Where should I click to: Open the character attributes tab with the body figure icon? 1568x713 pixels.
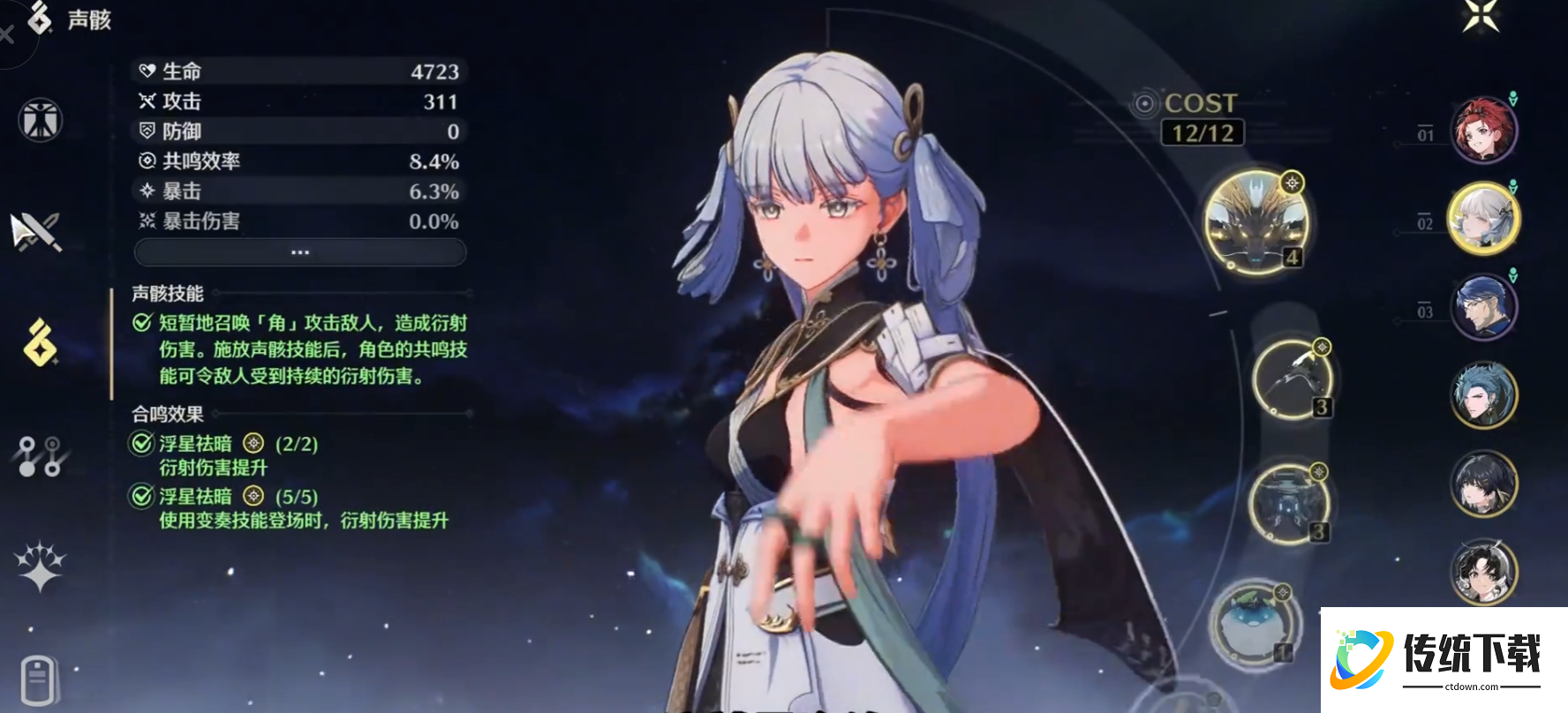(40, 120)
